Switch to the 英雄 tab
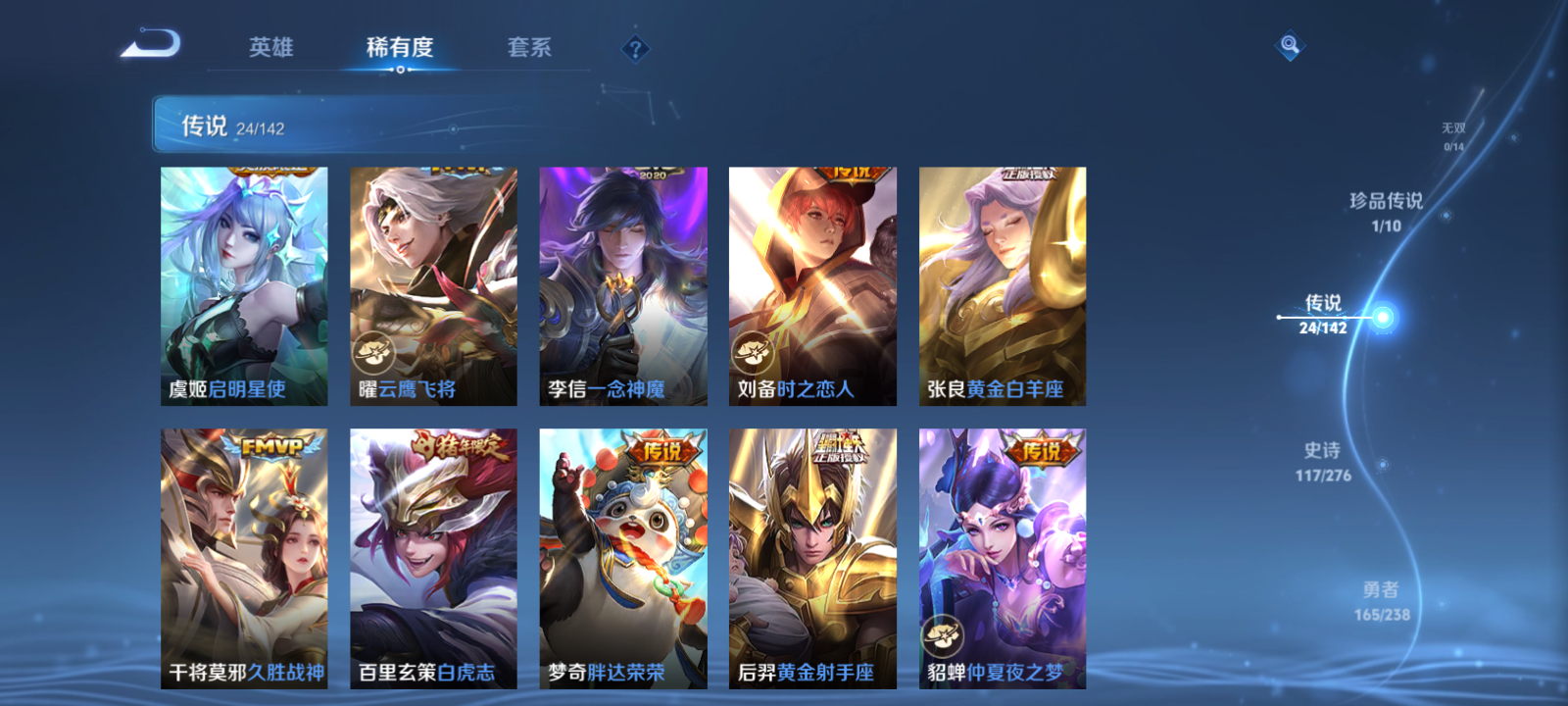1568x706 pixels. [269, 47]
